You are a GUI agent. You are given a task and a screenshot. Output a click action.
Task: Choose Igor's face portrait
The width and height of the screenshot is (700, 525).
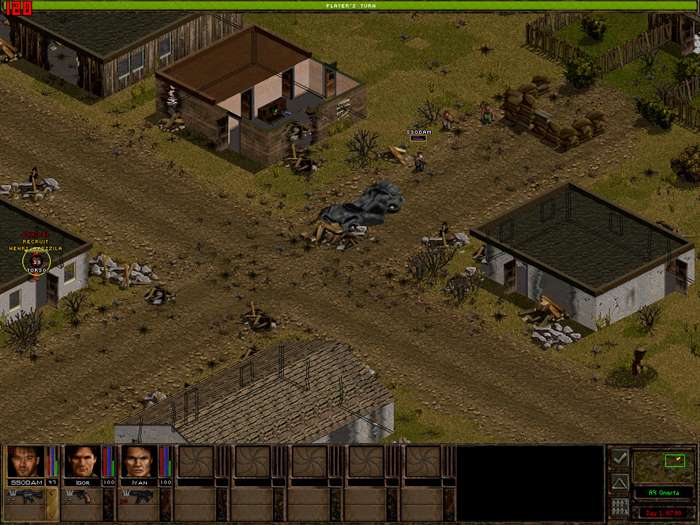point(82,462)
